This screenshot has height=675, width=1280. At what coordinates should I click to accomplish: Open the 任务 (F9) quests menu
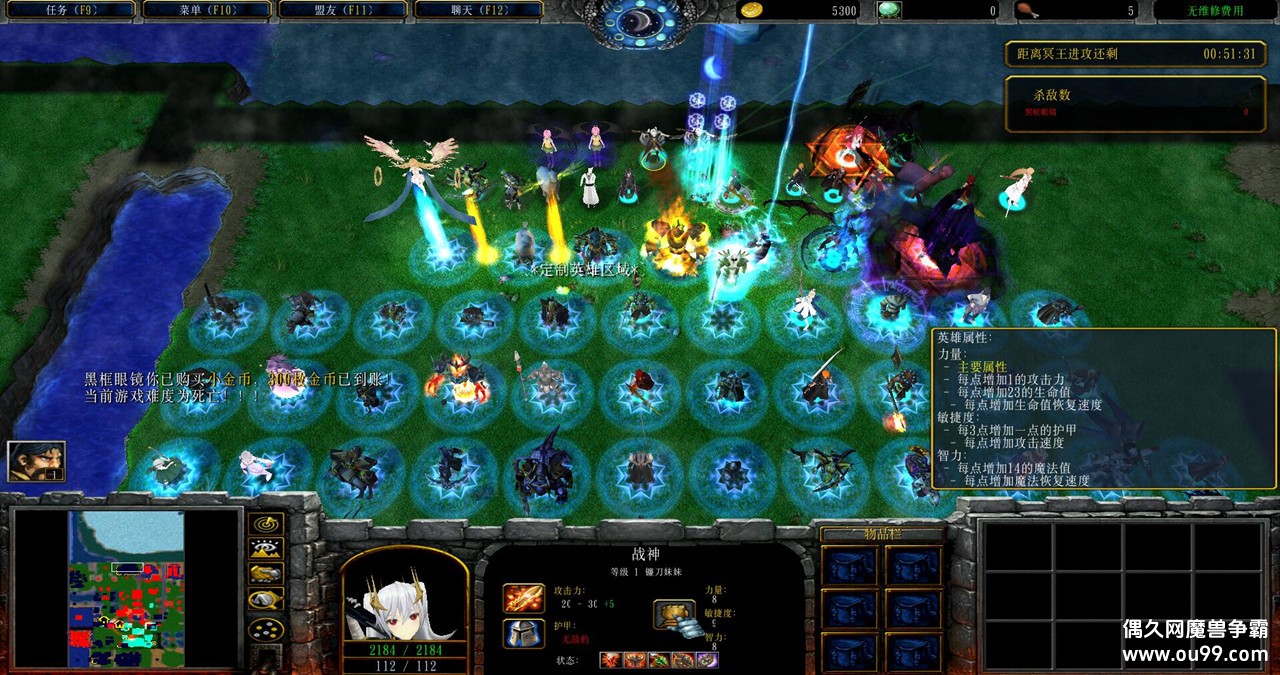69,10
